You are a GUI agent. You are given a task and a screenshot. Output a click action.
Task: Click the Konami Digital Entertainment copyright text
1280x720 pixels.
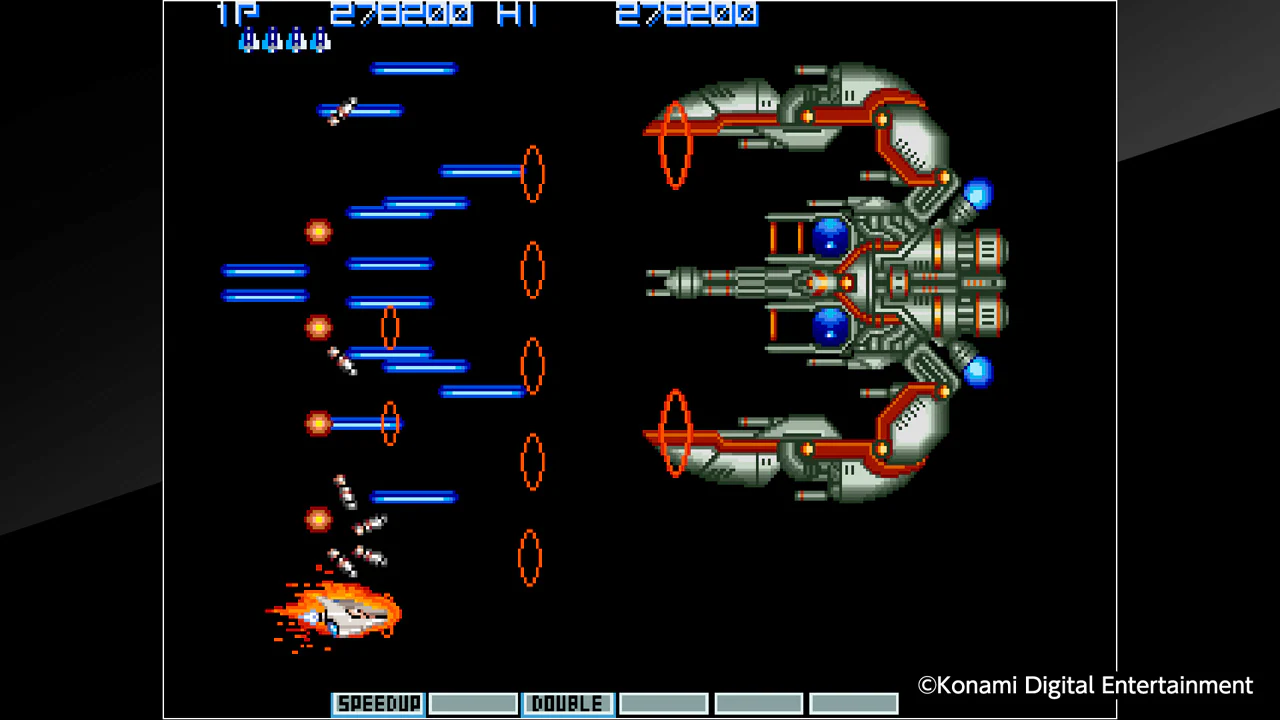1084,685
